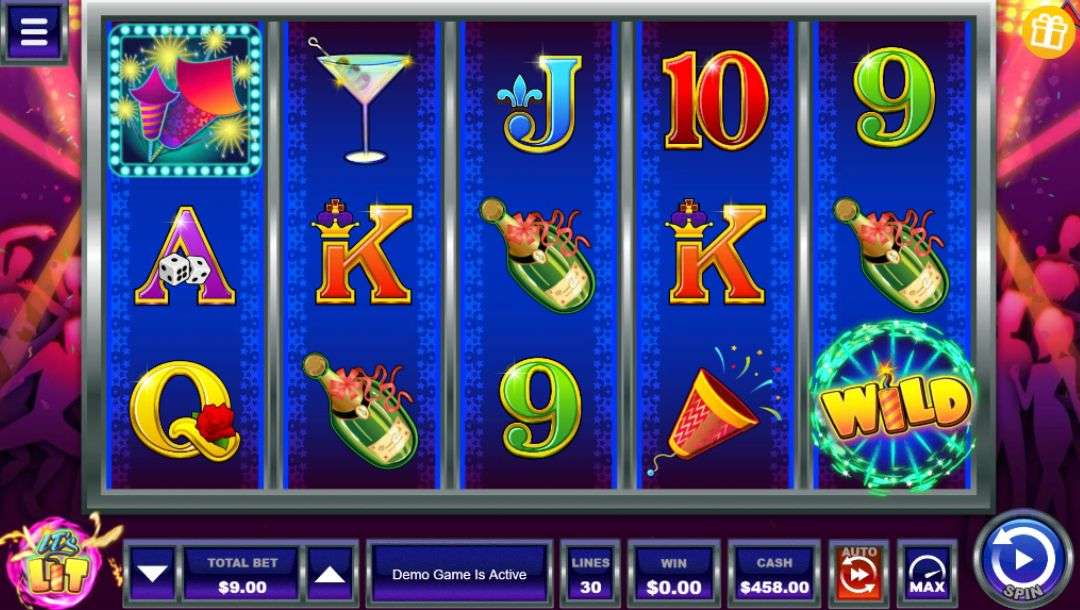Viewport: 1080px width, 610px height.
Task: Toggle Auto spin mode
Action: [858, 574]
